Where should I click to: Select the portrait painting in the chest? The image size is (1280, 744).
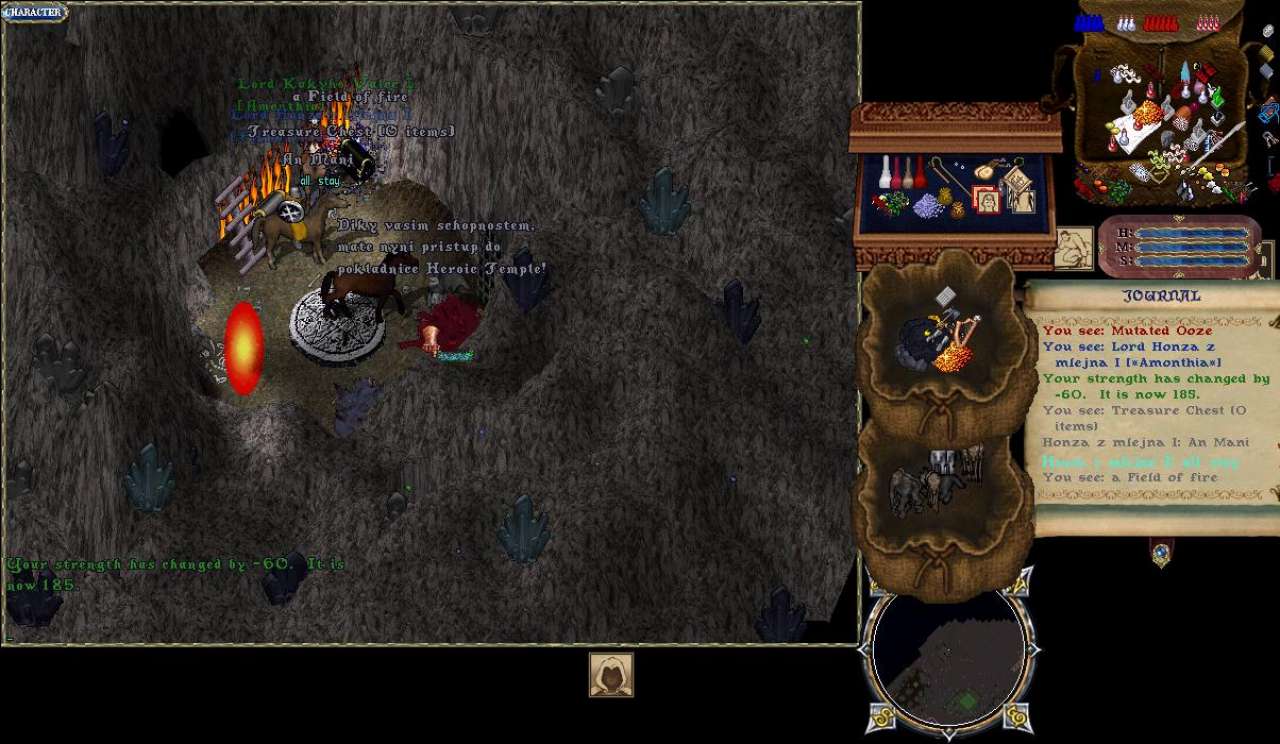(986, 200)
